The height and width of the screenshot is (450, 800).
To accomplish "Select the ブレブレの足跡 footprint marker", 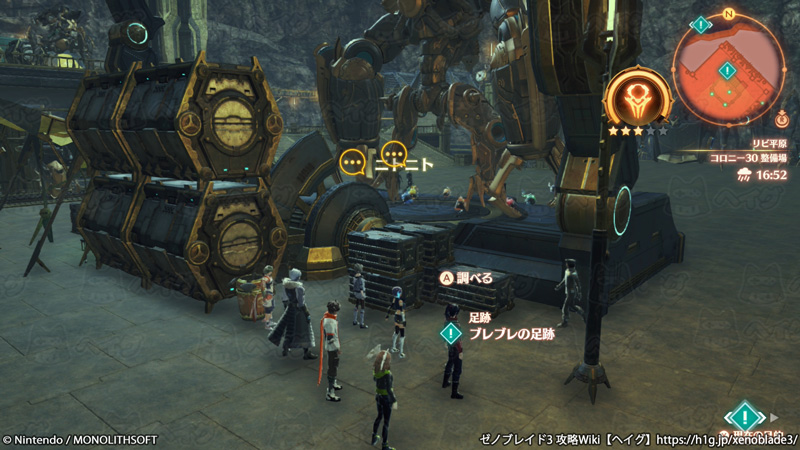I will [x=452, y=333].
